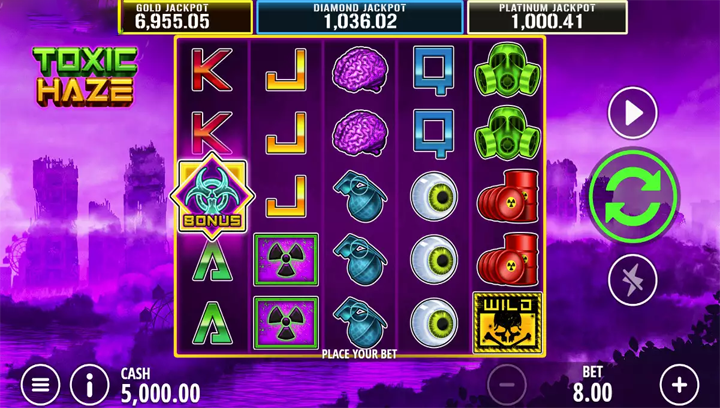Open the hamburger menu

pyautogui.click(x=40, y=384)
